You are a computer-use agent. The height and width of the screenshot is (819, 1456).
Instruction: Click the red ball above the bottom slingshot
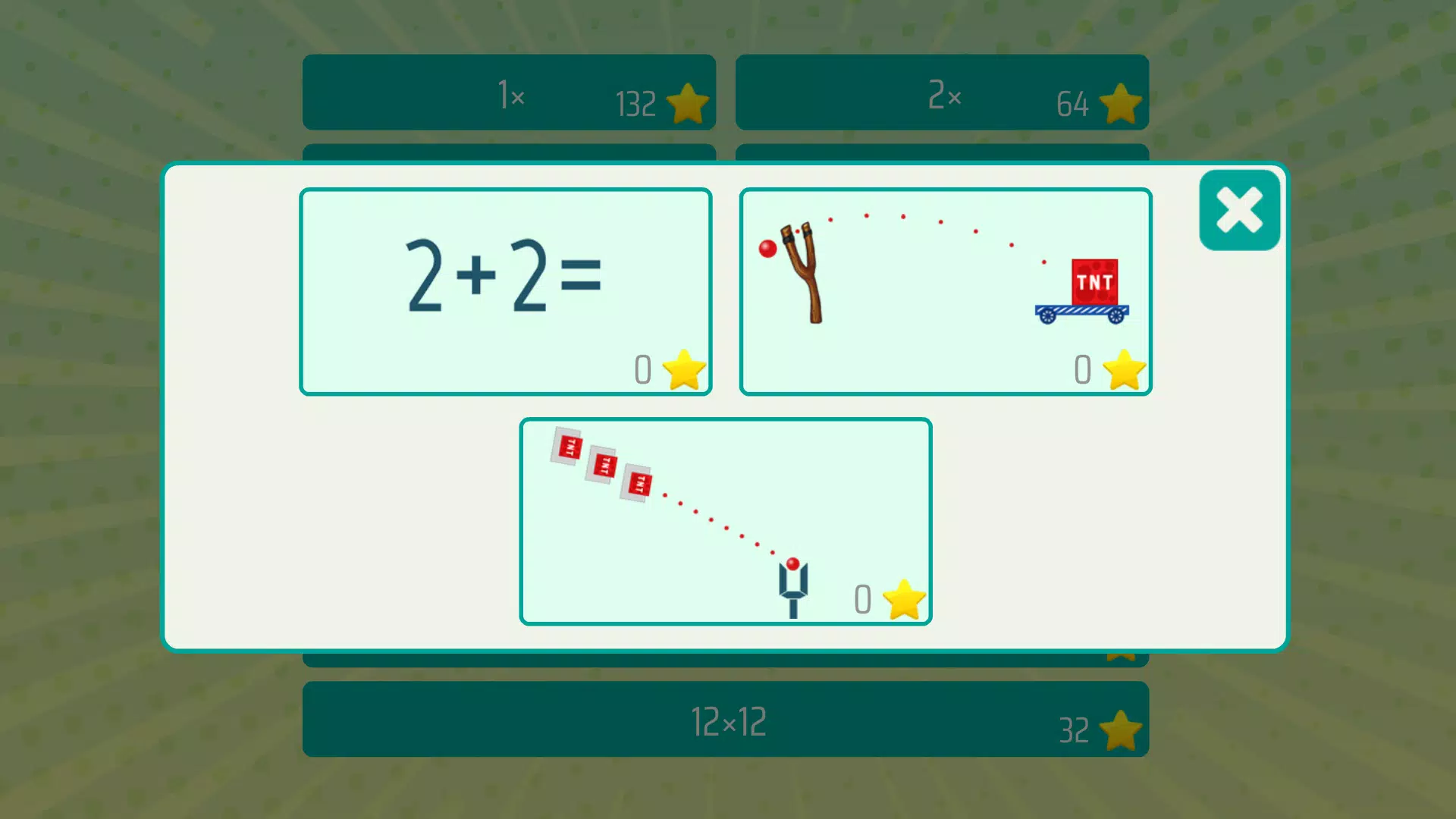pos(793,564)
